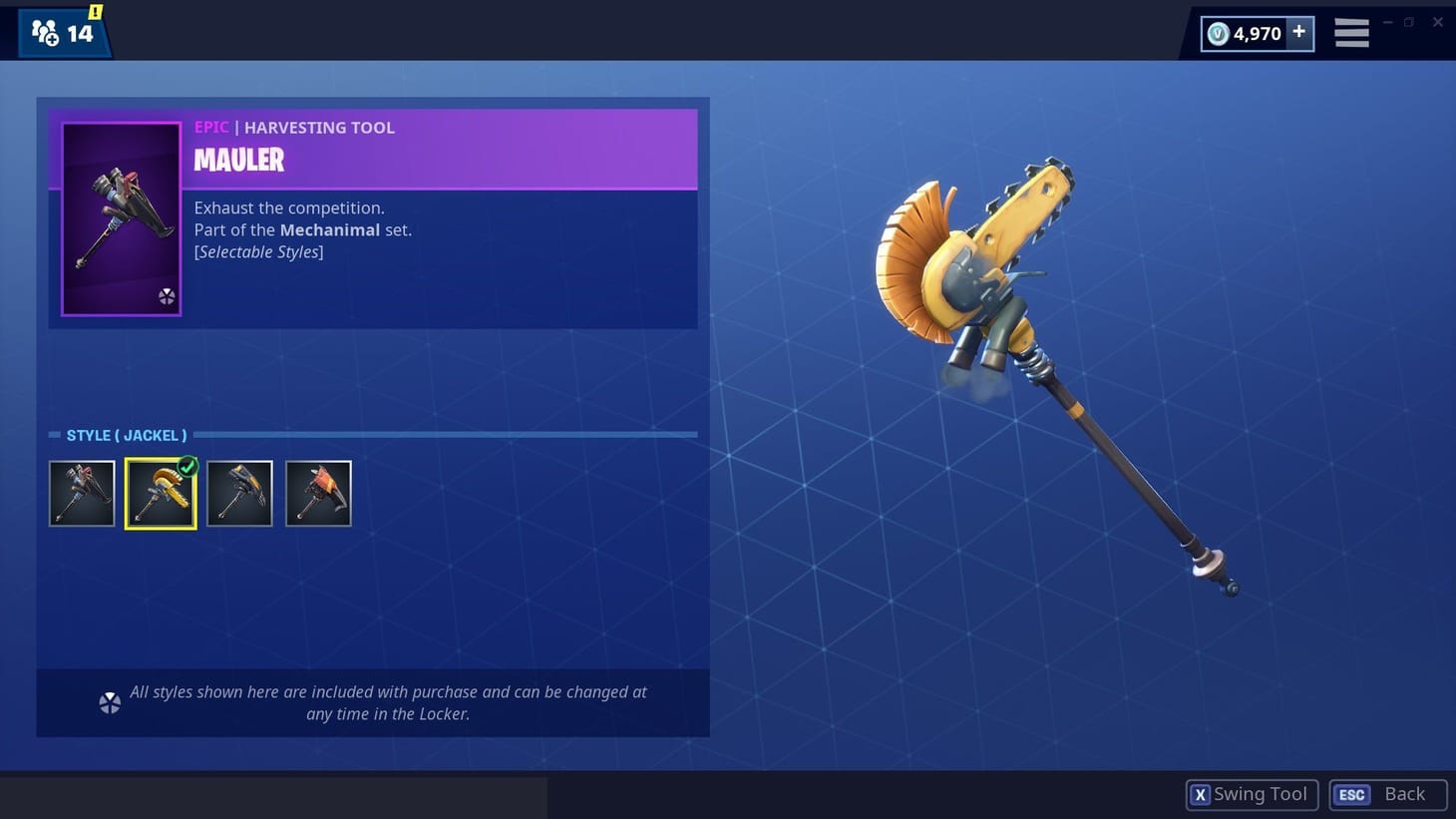Click the Mauler title text
The image size is (1456, 819).
[238, 160]
